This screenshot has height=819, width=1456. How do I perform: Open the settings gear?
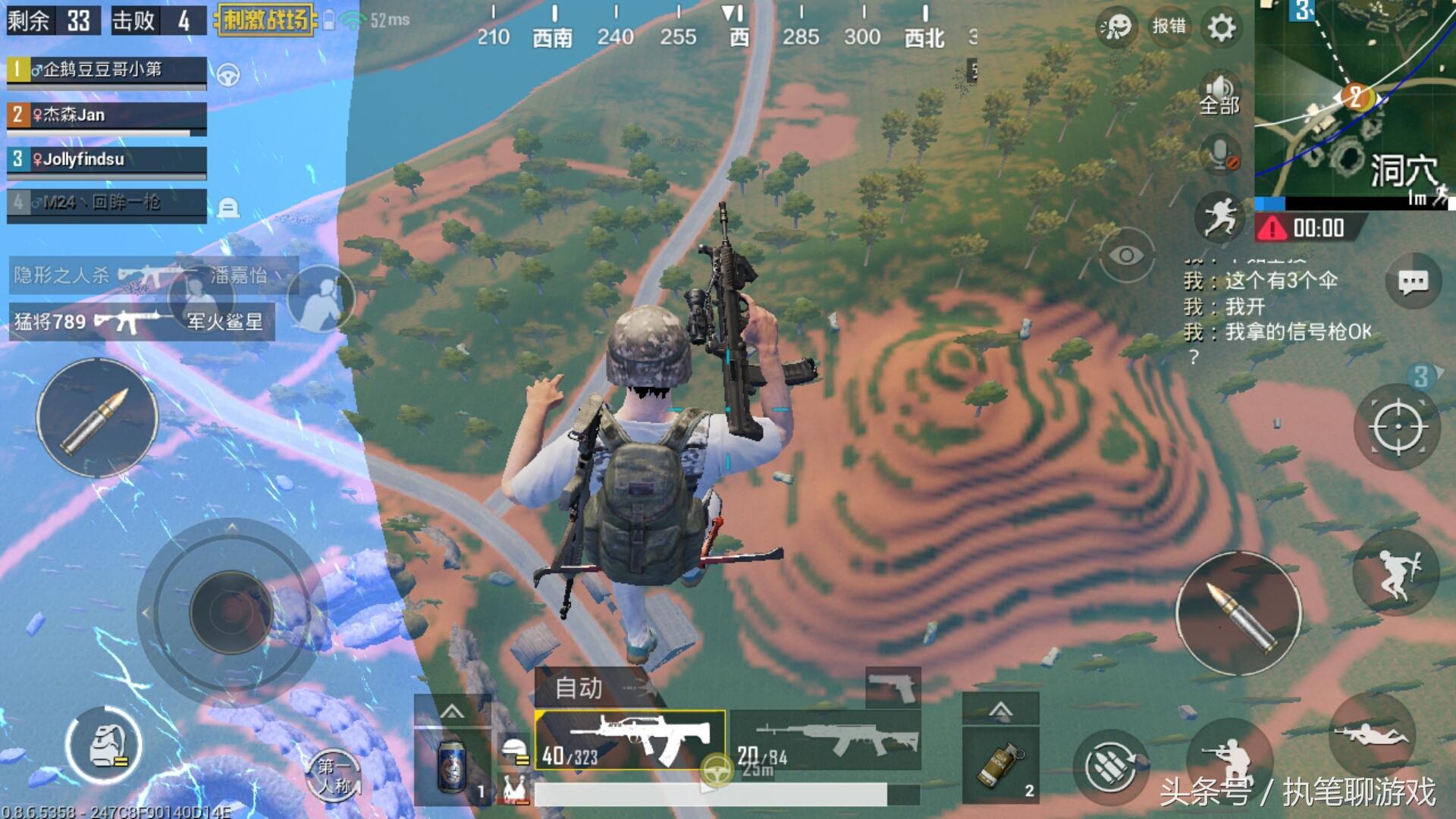pos(1221,28)
